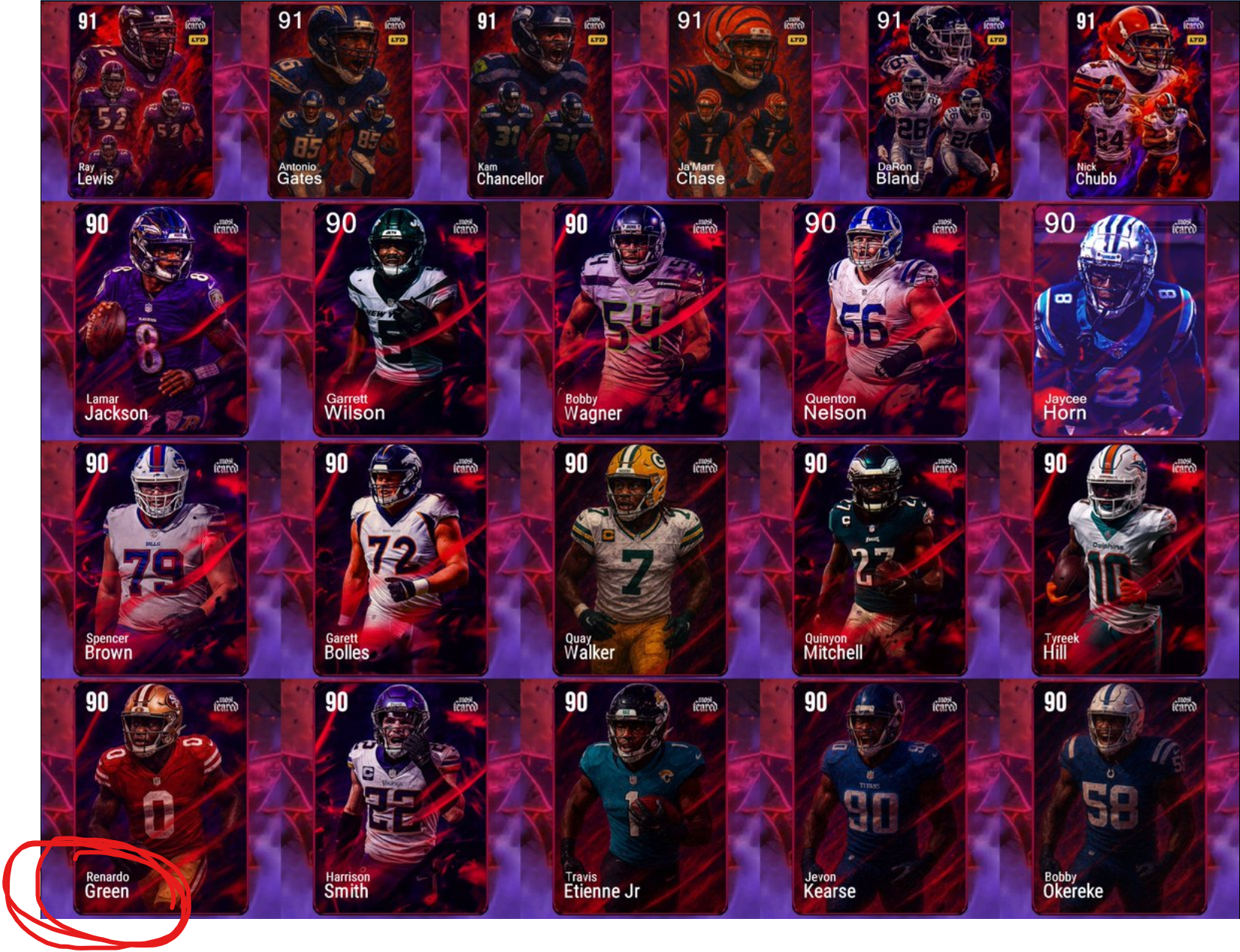Open the Quay Walker card
Image resolution: width=1240 pixels, height=952 pixels.
coord(640,559)
